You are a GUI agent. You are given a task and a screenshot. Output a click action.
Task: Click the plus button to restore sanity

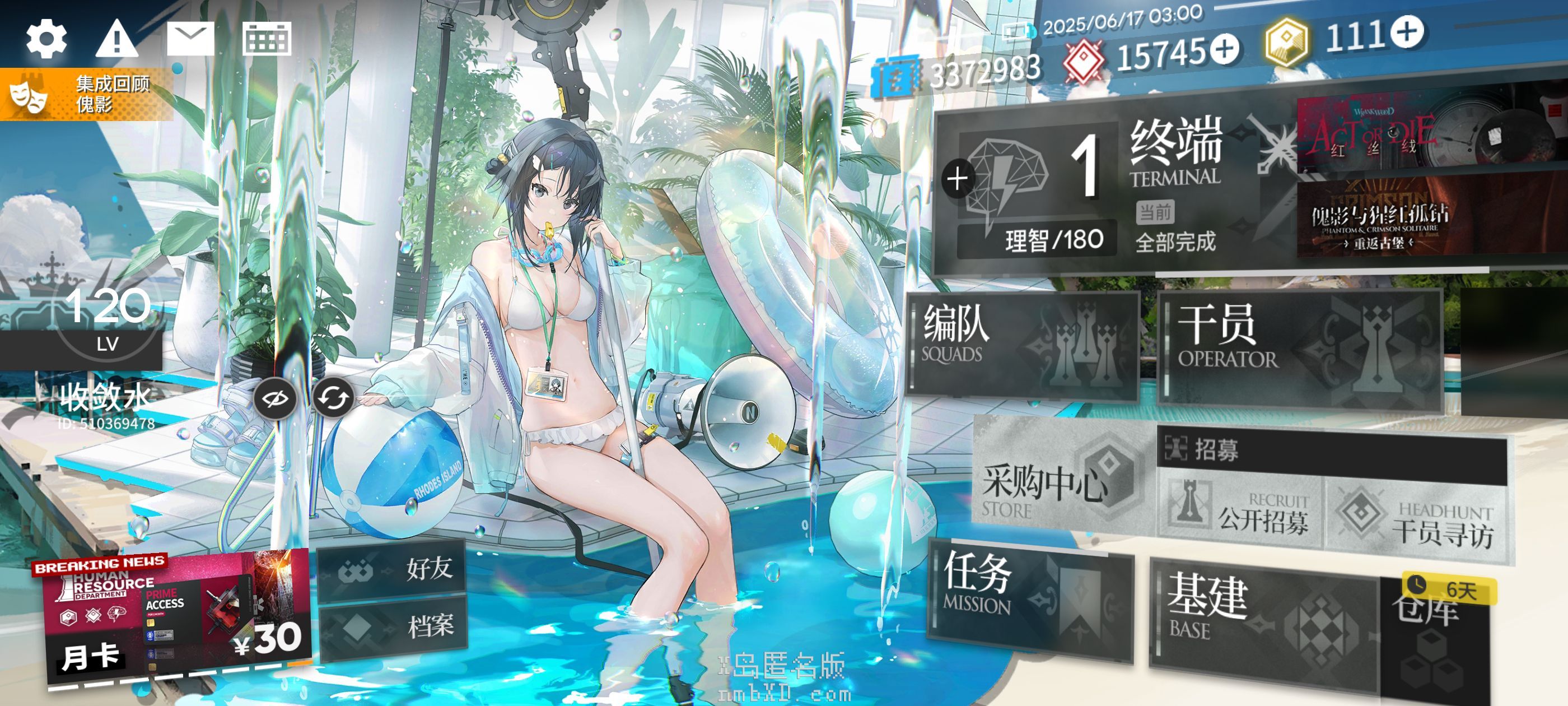tap(958, 179)
